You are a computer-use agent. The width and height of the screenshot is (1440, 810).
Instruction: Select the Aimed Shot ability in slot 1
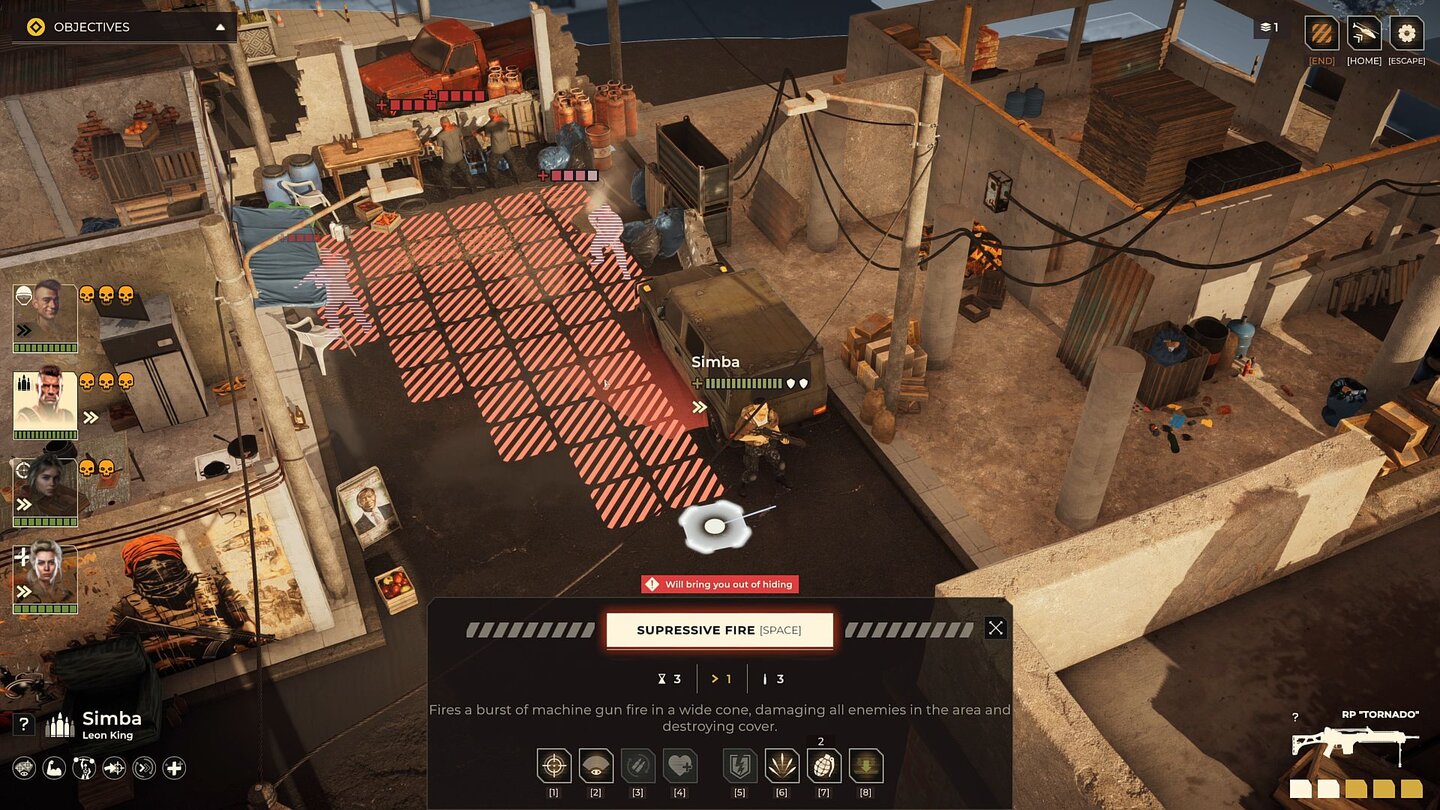(553, 767)
